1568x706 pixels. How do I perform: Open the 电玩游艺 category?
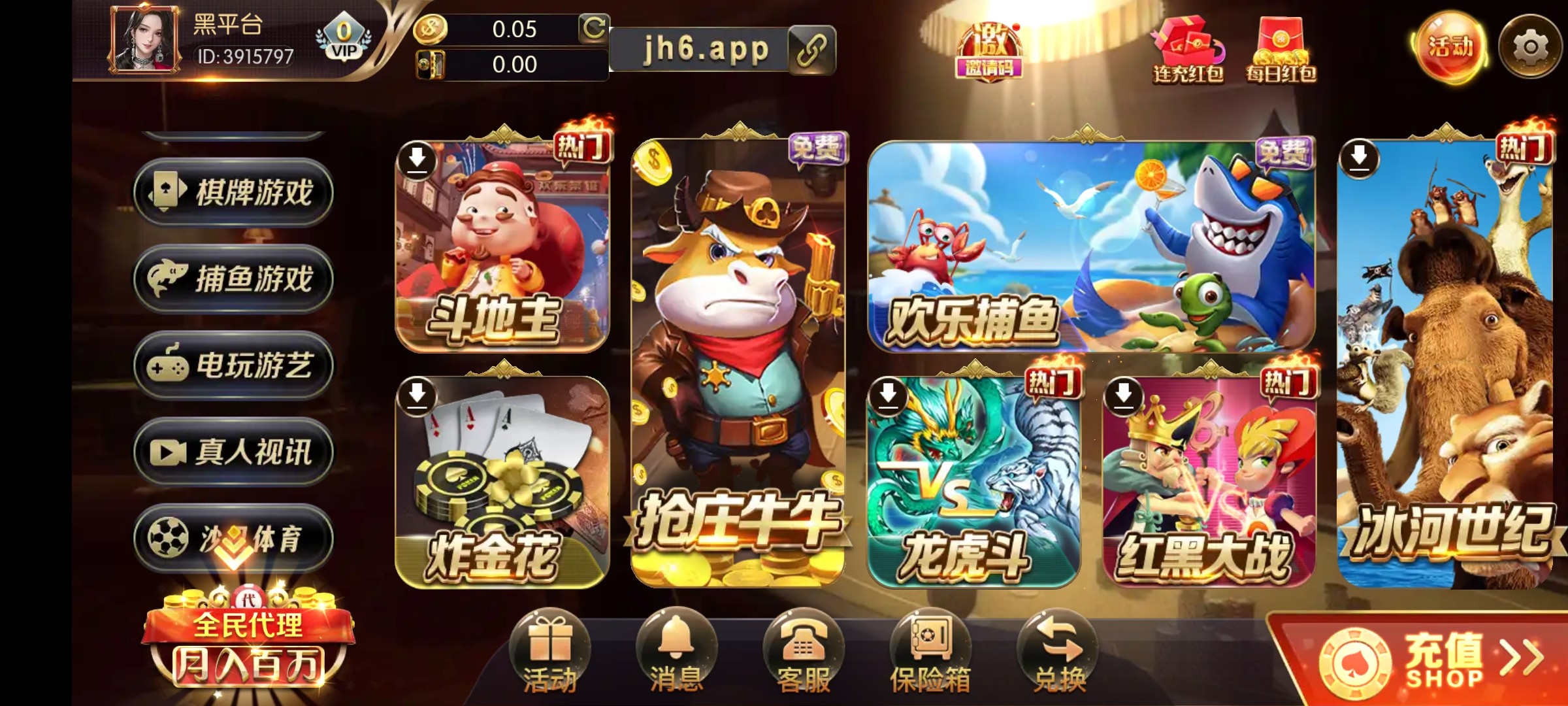231,367
